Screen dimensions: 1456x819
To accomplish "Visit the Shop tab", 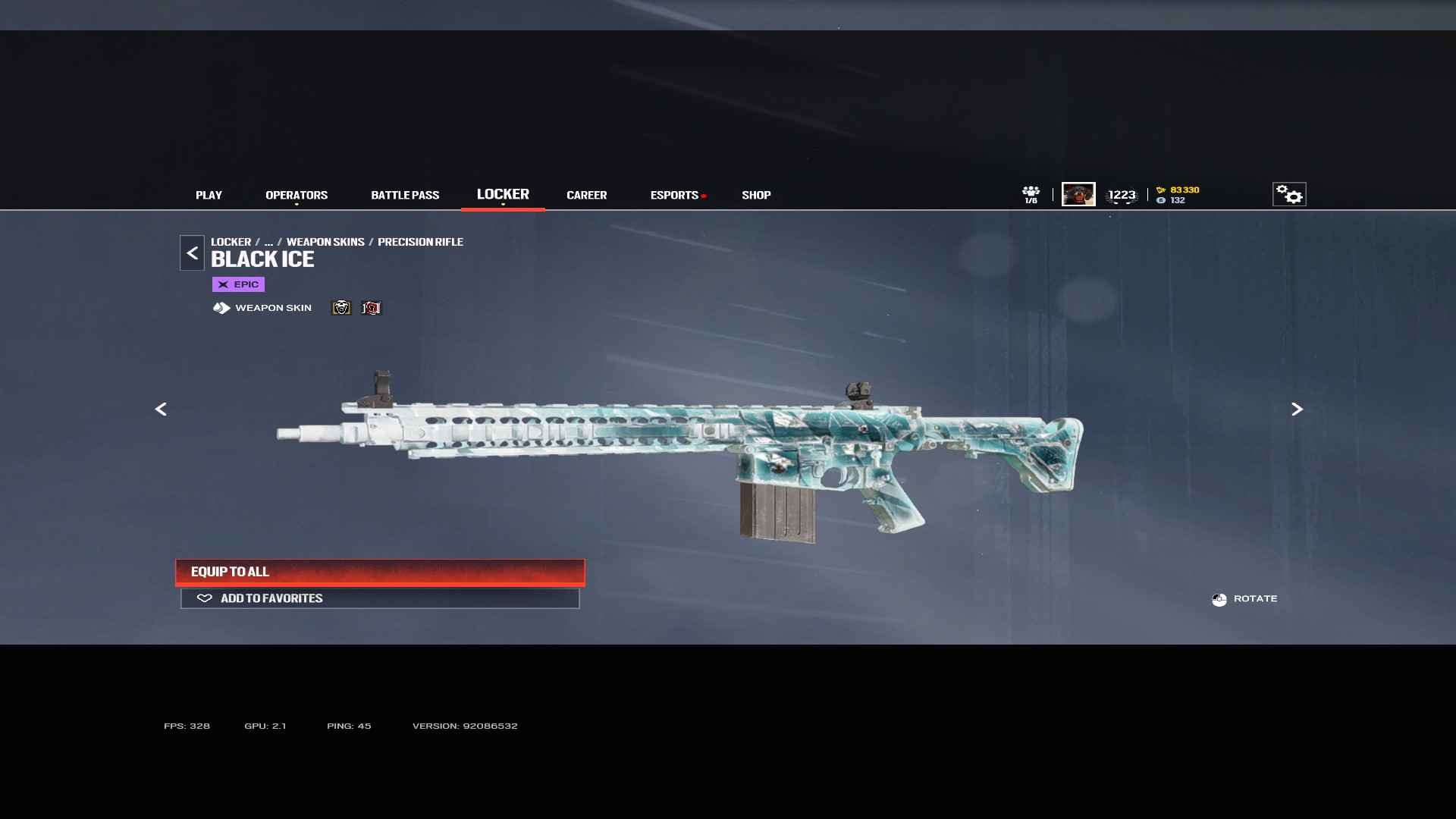I will [x=756, y=195].
